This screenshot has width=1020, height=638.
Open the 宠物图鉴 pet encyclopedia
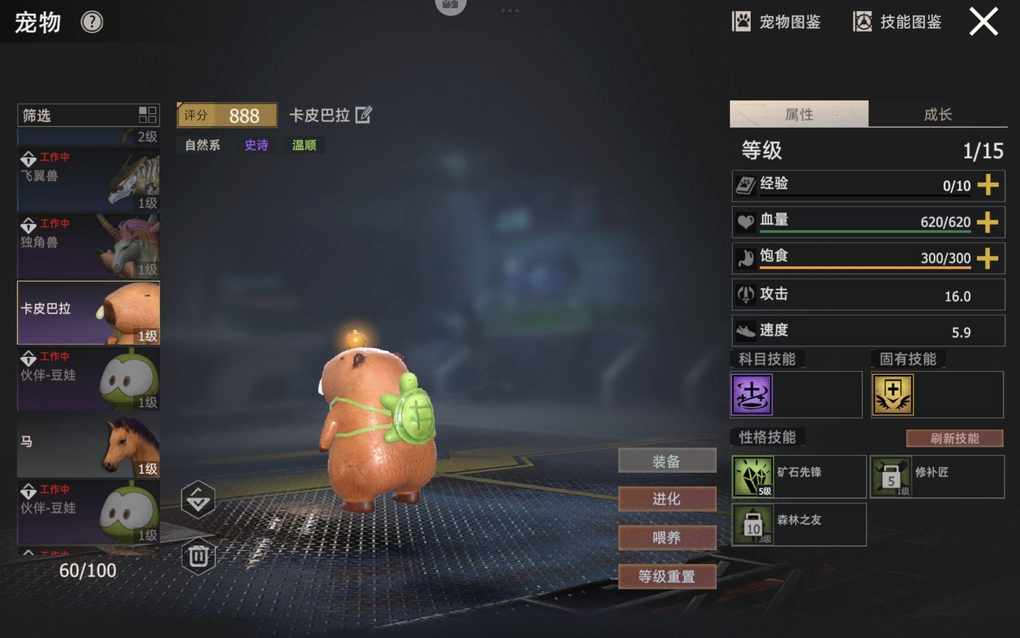point(777,22)
